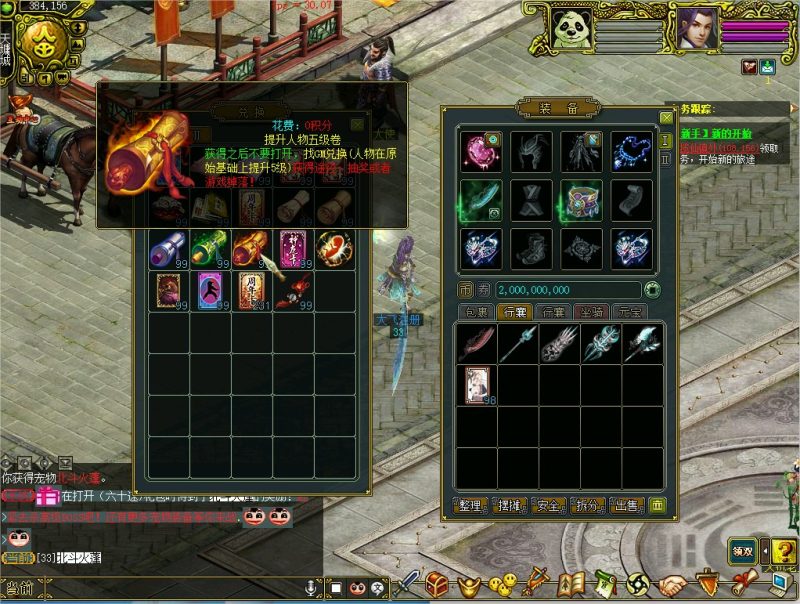The image size is (800, 604).
Task: Open the 元宝 ingot tab
Action: click(631, 312)
